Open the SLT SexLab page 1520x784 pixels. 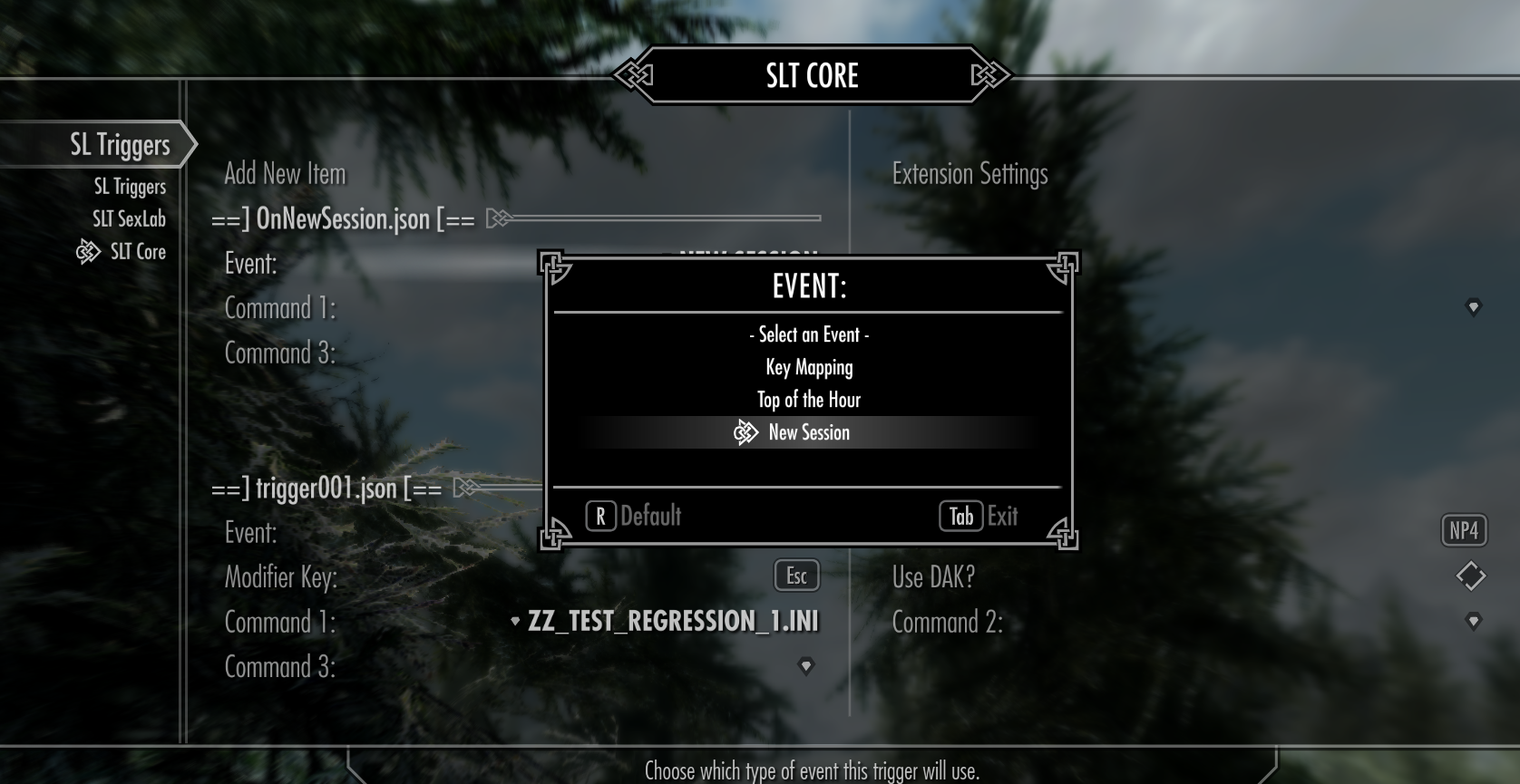(x=129, y=219)
